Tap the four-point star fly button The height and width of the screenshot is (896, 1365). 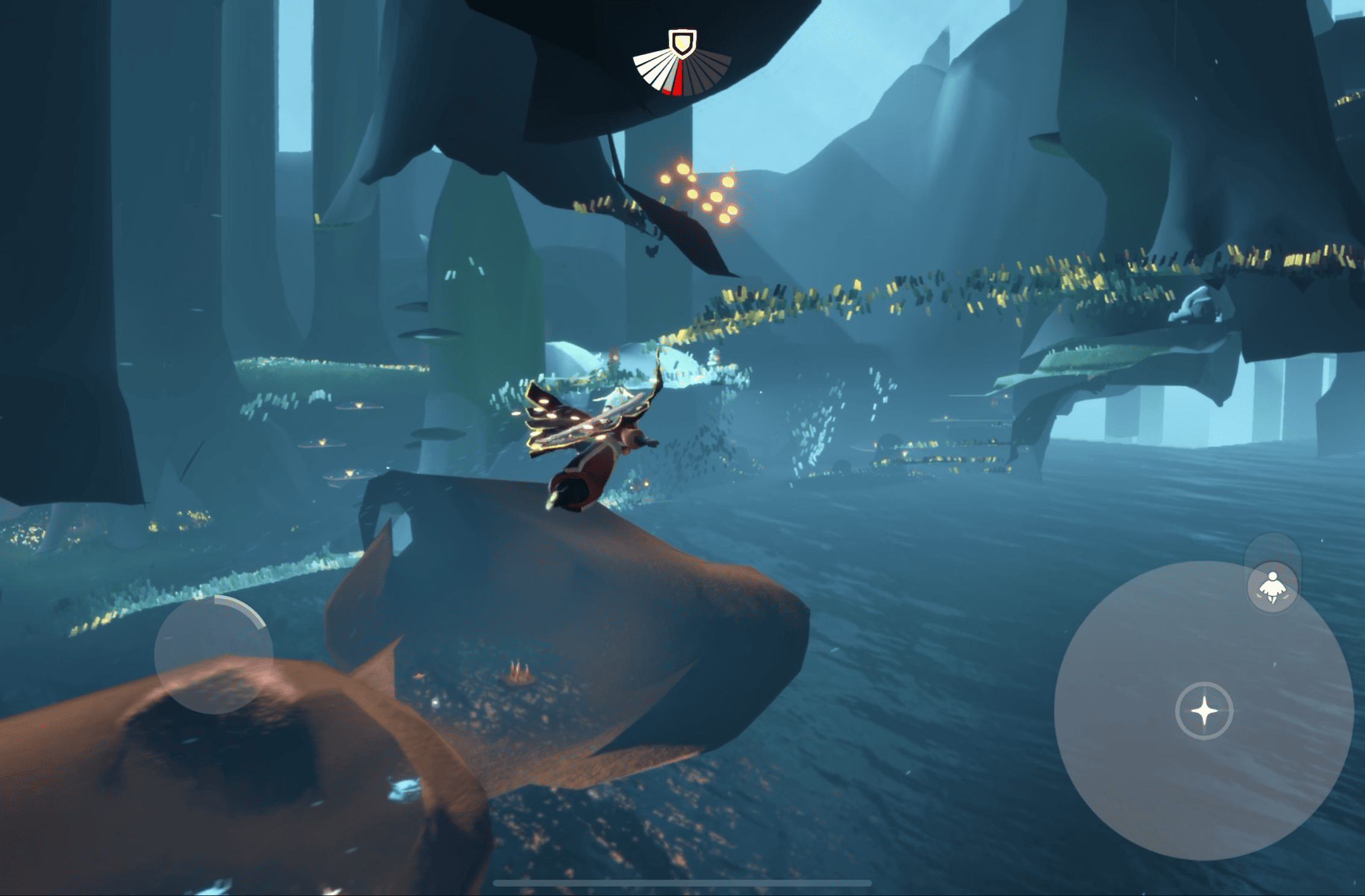[1204, 711]
